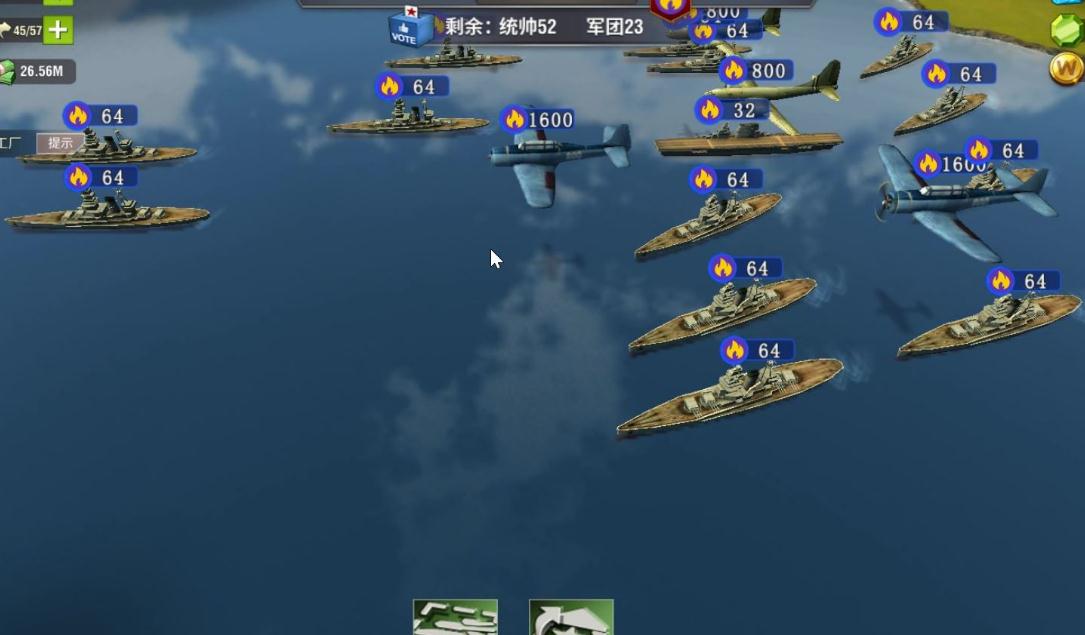Click the 提示 hint button
The height and width of the screenshot is (635, 1085).
click(60, 143)
